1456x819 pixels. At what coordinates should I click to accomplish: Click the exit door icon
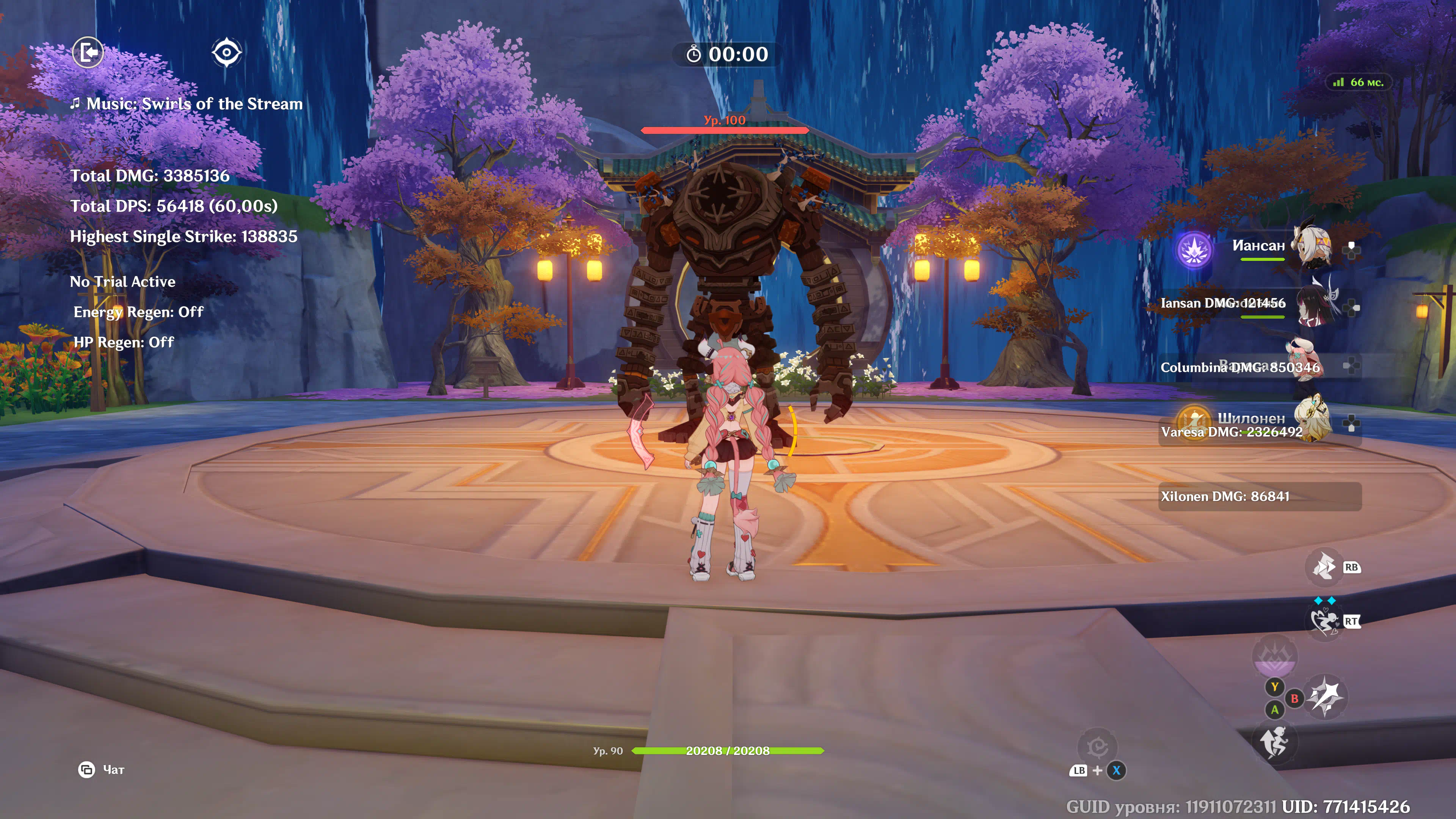(x=88, y=53)
